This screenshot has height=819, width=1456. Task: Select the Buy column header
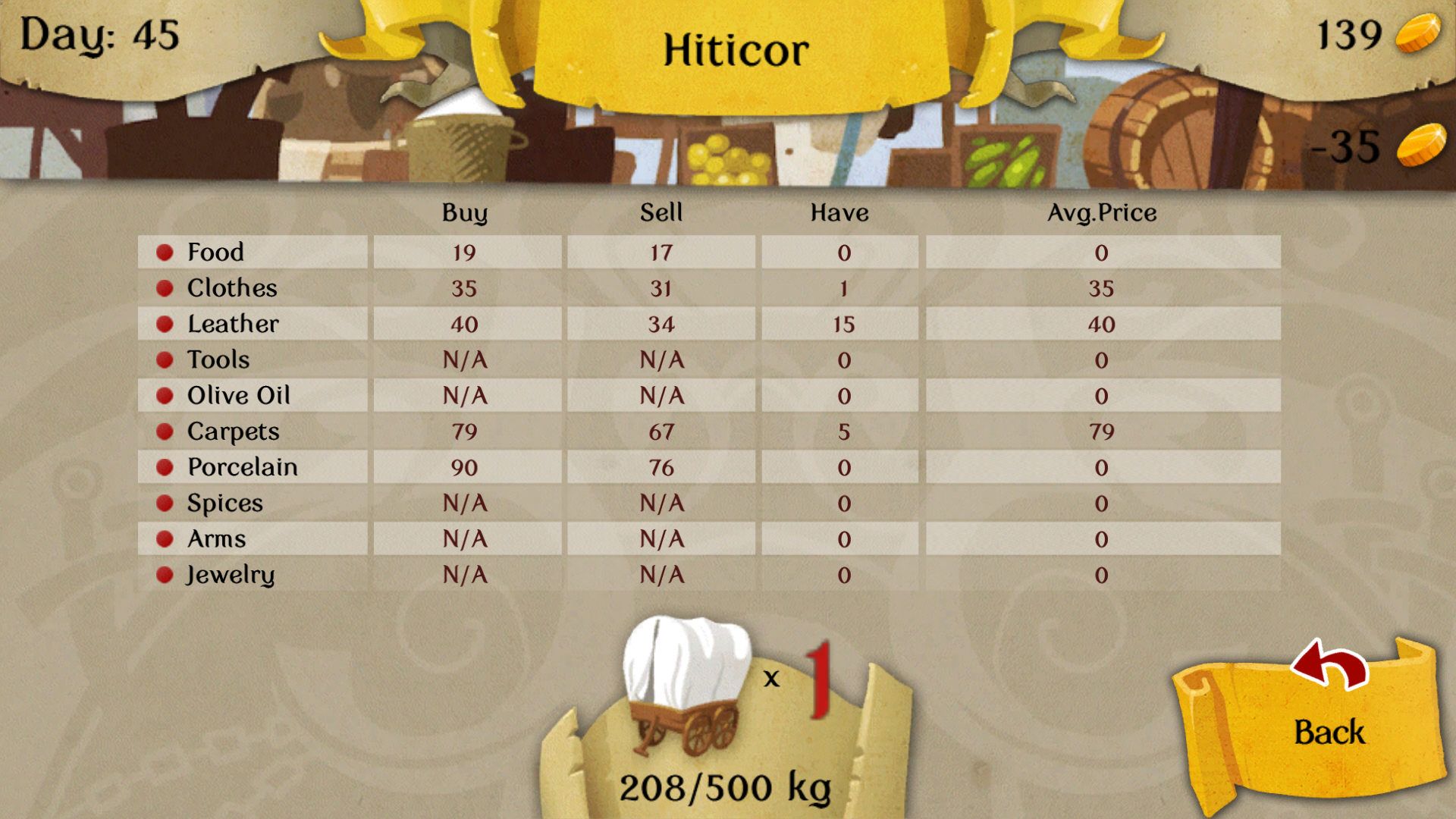465,213
